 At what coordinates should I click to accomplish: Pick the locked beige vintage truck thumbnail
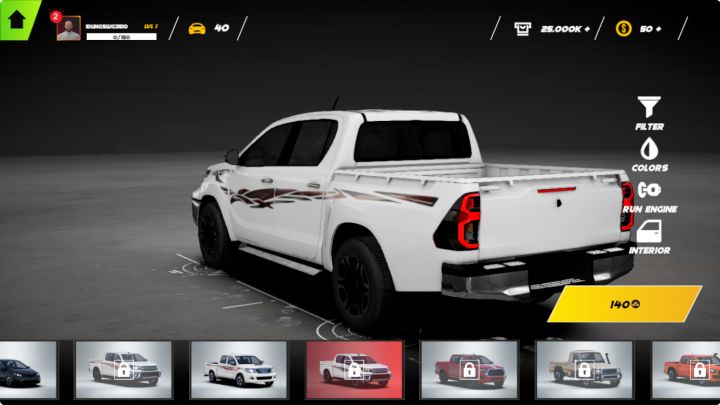coord(584,370)
